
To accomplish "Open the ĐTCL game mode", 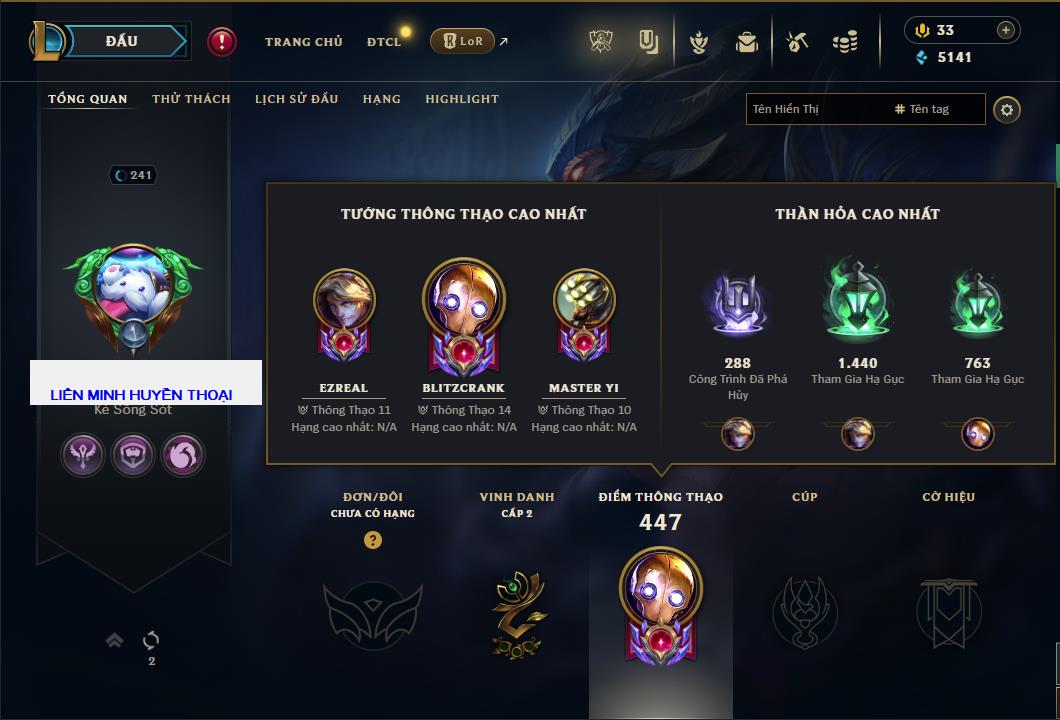I will click(384, 42).
